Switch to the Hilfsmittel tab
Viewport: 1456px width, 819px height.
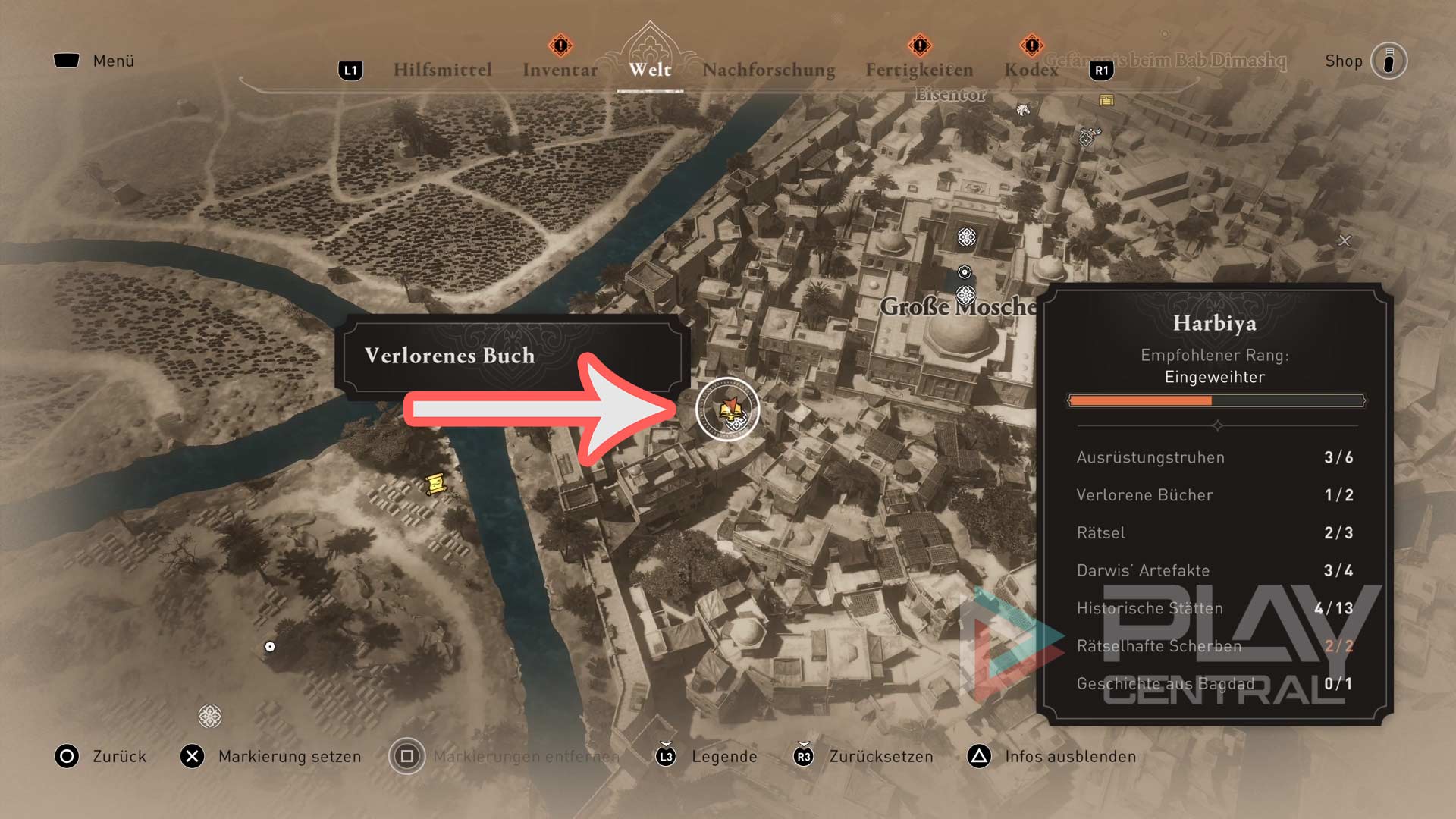click(442, 70)
